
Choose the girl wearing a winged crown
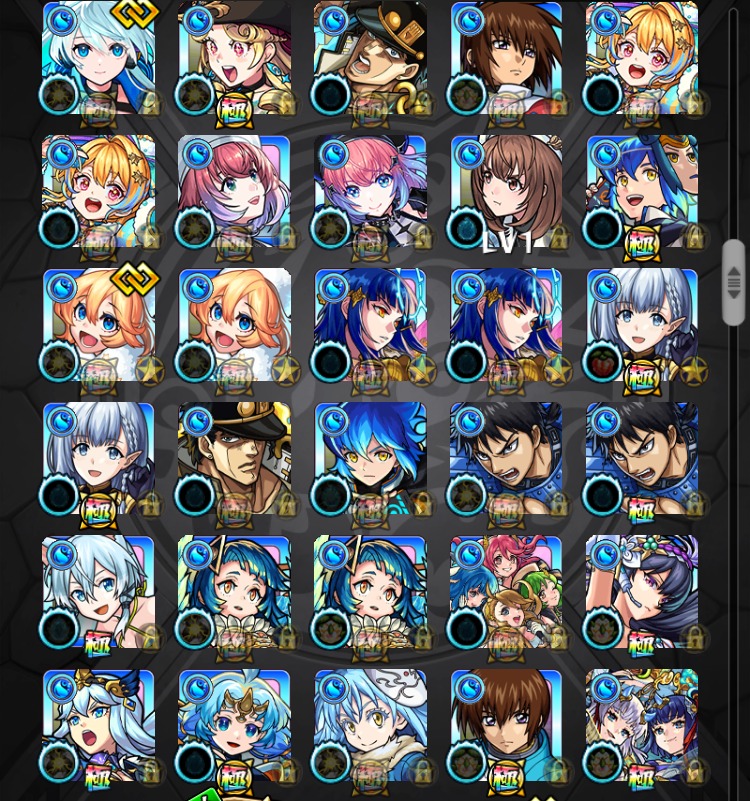pos(98,726)
